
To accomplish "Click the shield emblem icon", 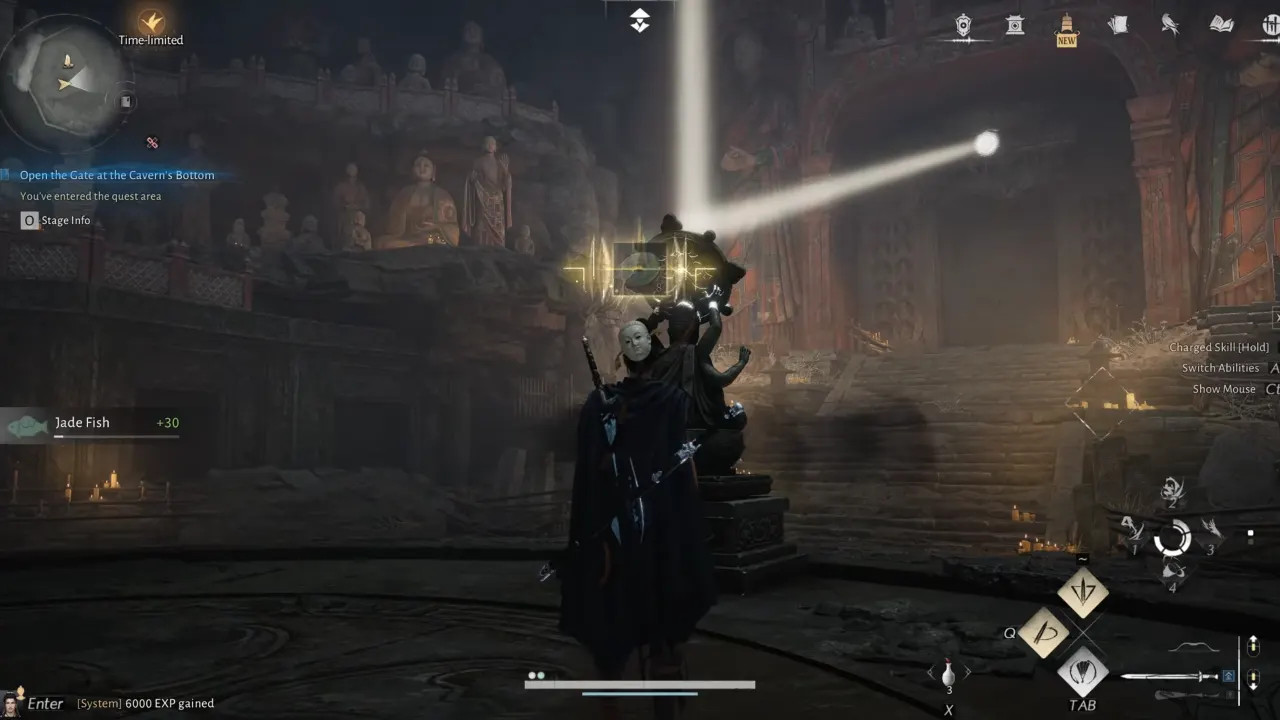I will [963, 25].
